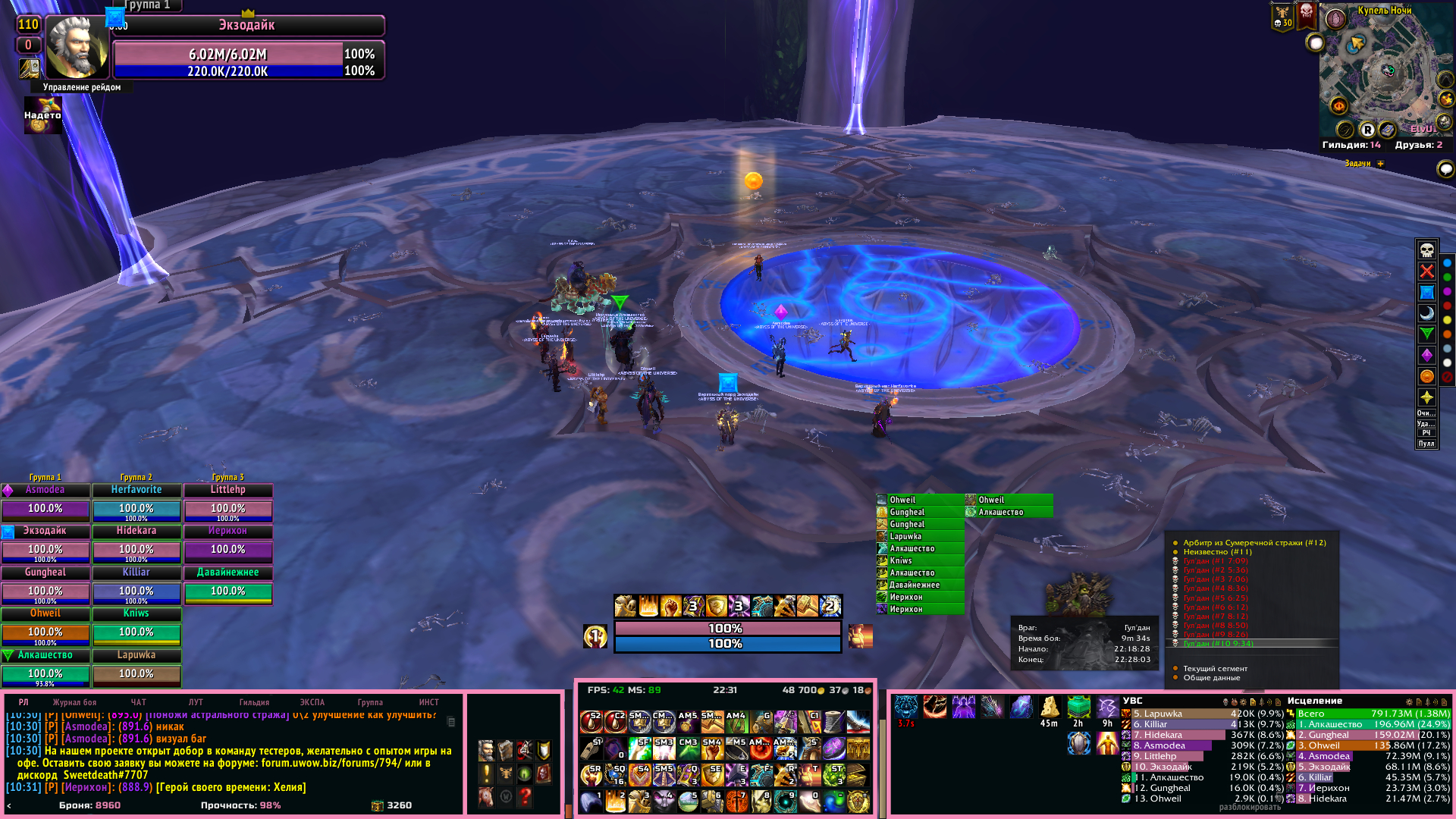Assign the purple diamond raid marker

coord(1426,355)
